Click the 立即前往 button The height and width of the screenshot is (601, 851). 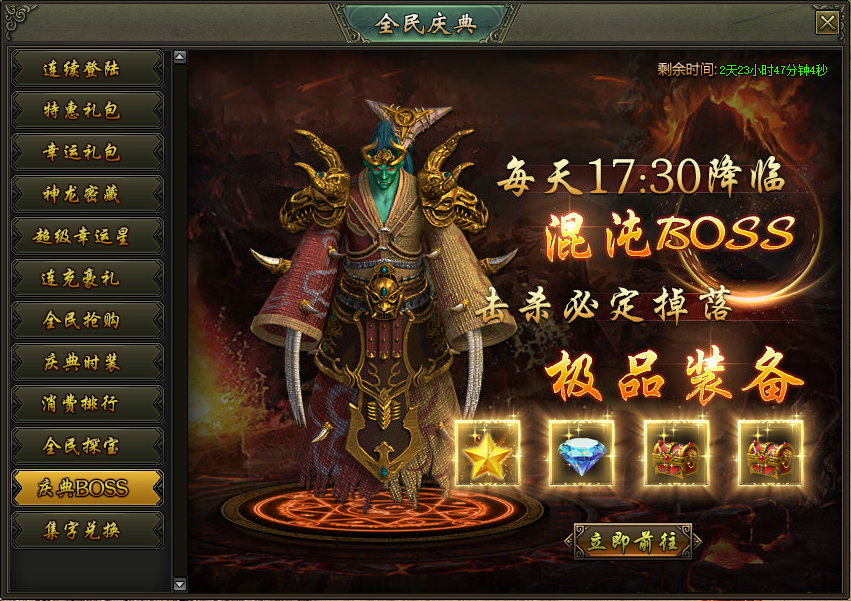[633, 541]
